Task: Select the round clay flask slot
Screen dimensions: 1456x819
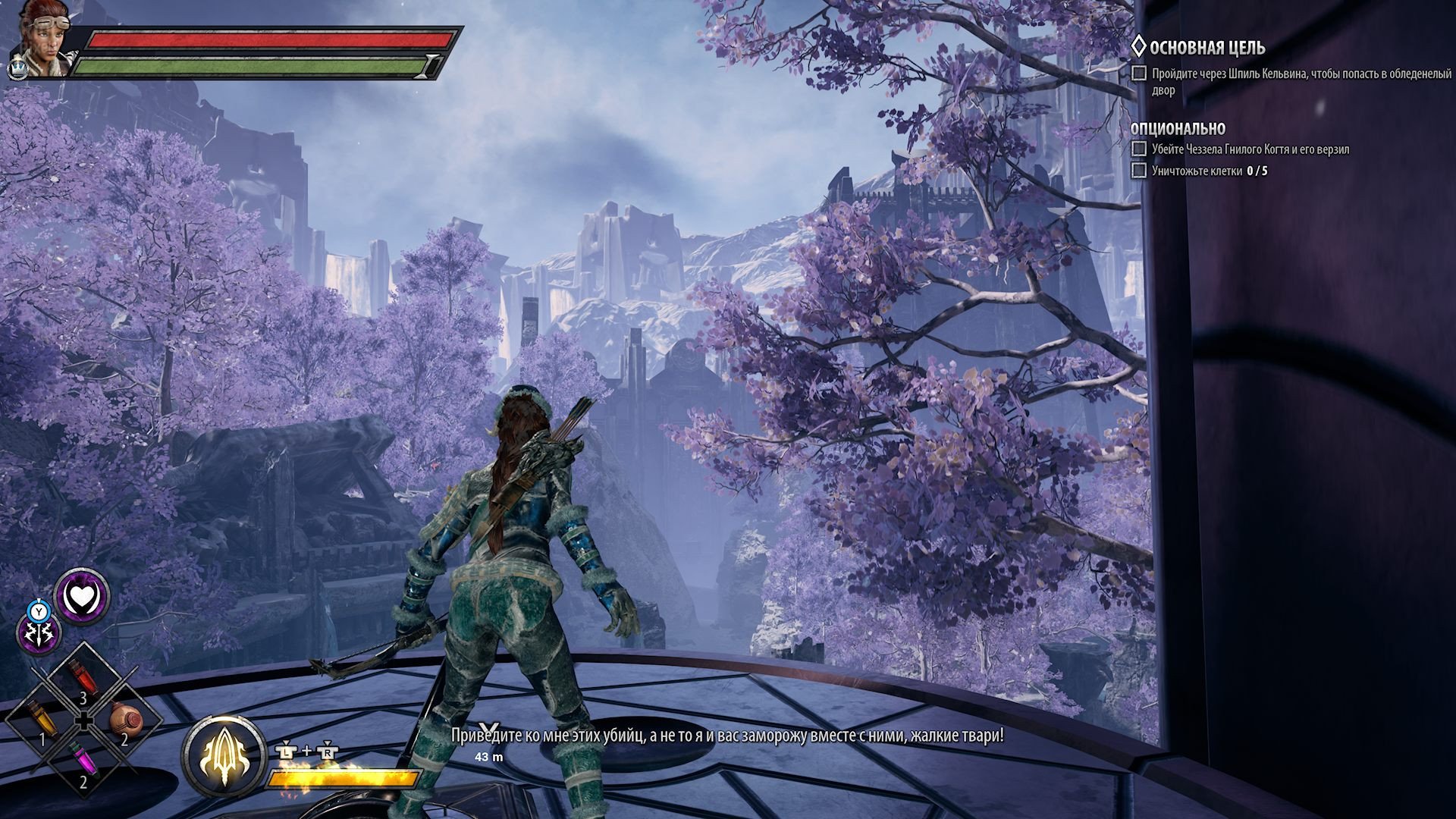Action: pos(126,717)
